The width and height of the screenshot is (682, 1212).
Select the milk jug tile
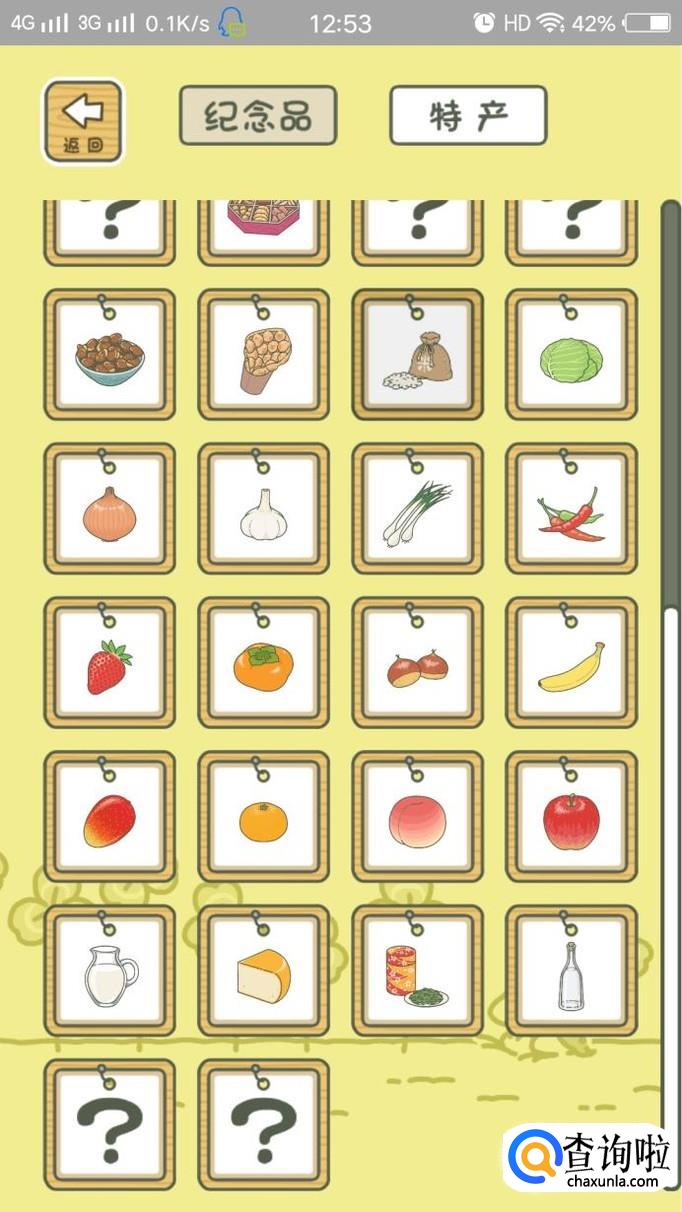click(x=109, y=972)
